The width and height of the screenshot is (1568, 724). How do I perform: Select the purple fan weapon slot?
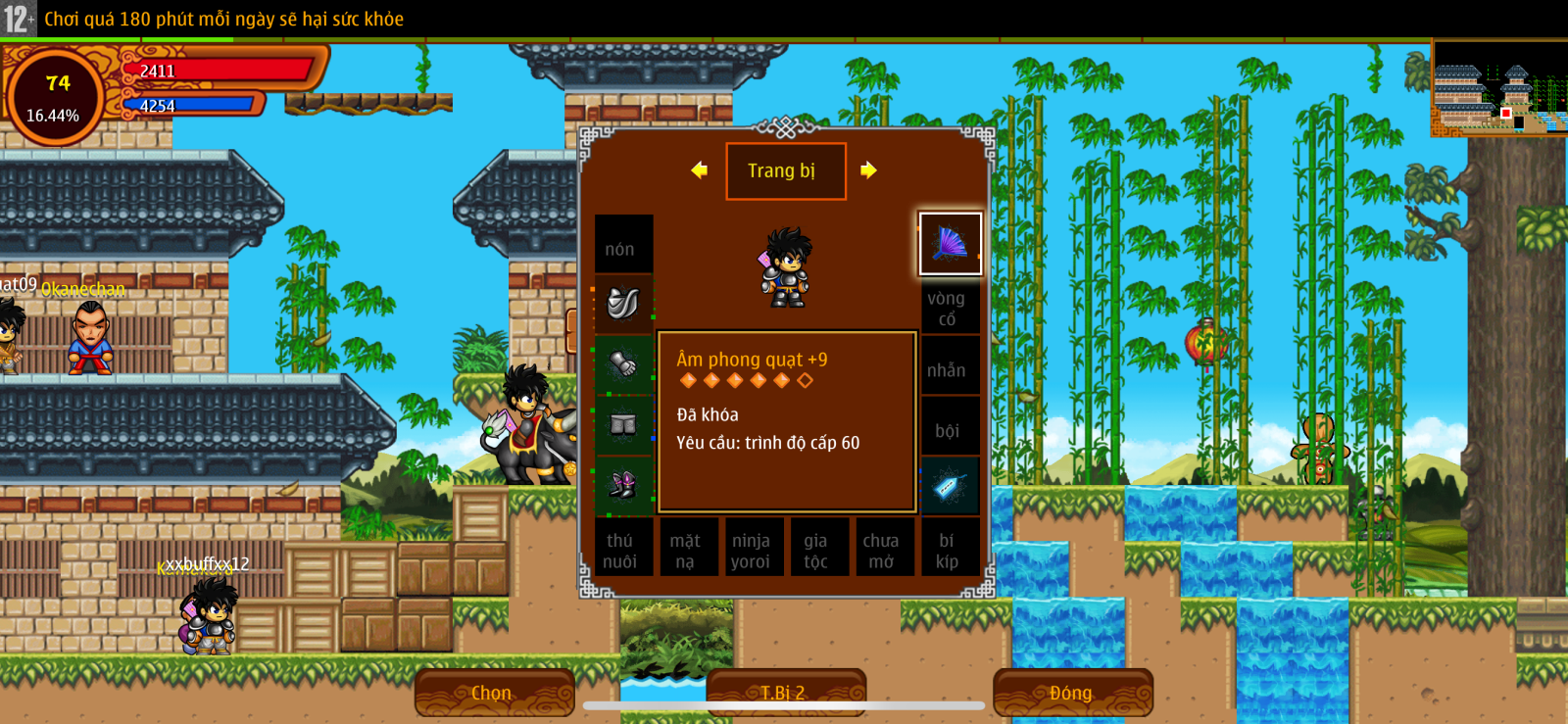[950, 244]
